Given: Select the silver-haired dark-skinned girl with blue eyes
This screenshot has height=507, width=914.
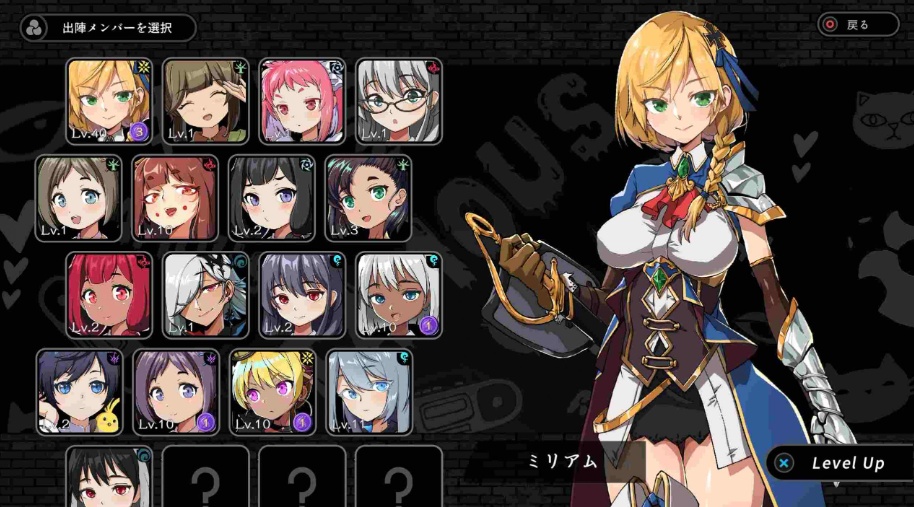Looking at the screenshot, I should [x=398, y=294].
